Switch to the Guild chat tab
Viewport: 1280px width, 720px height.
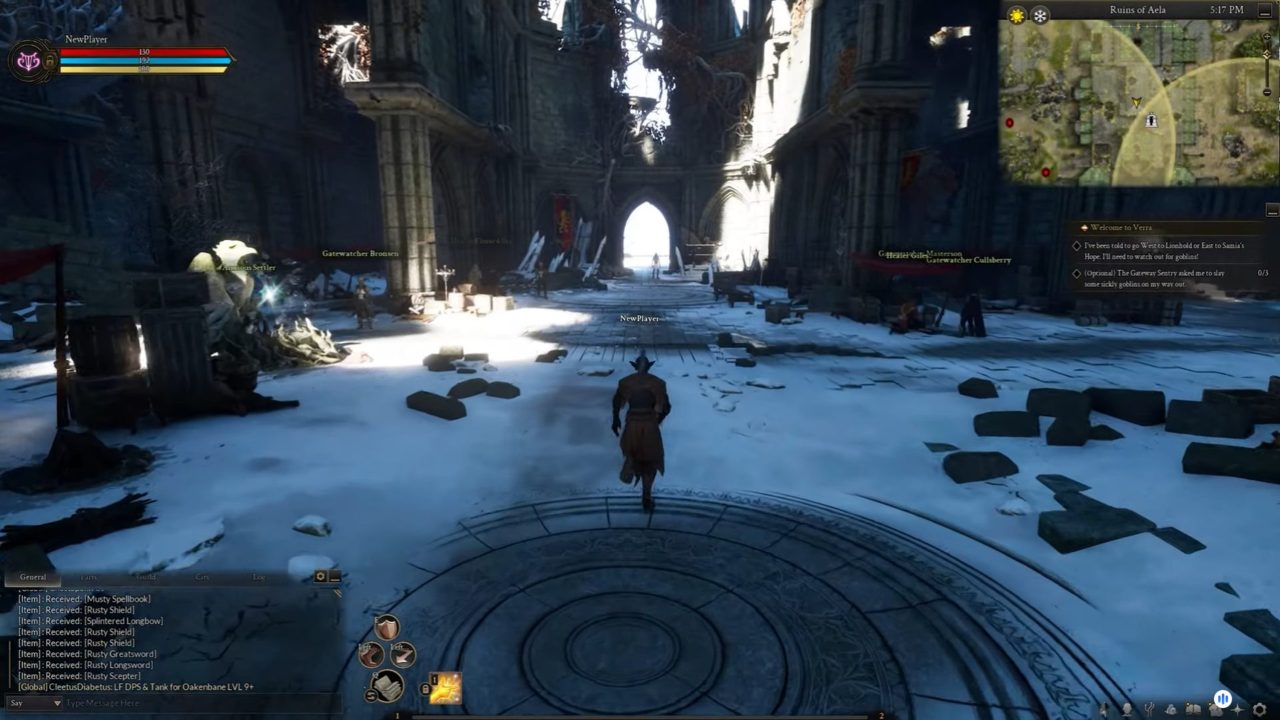coord(145,577)
